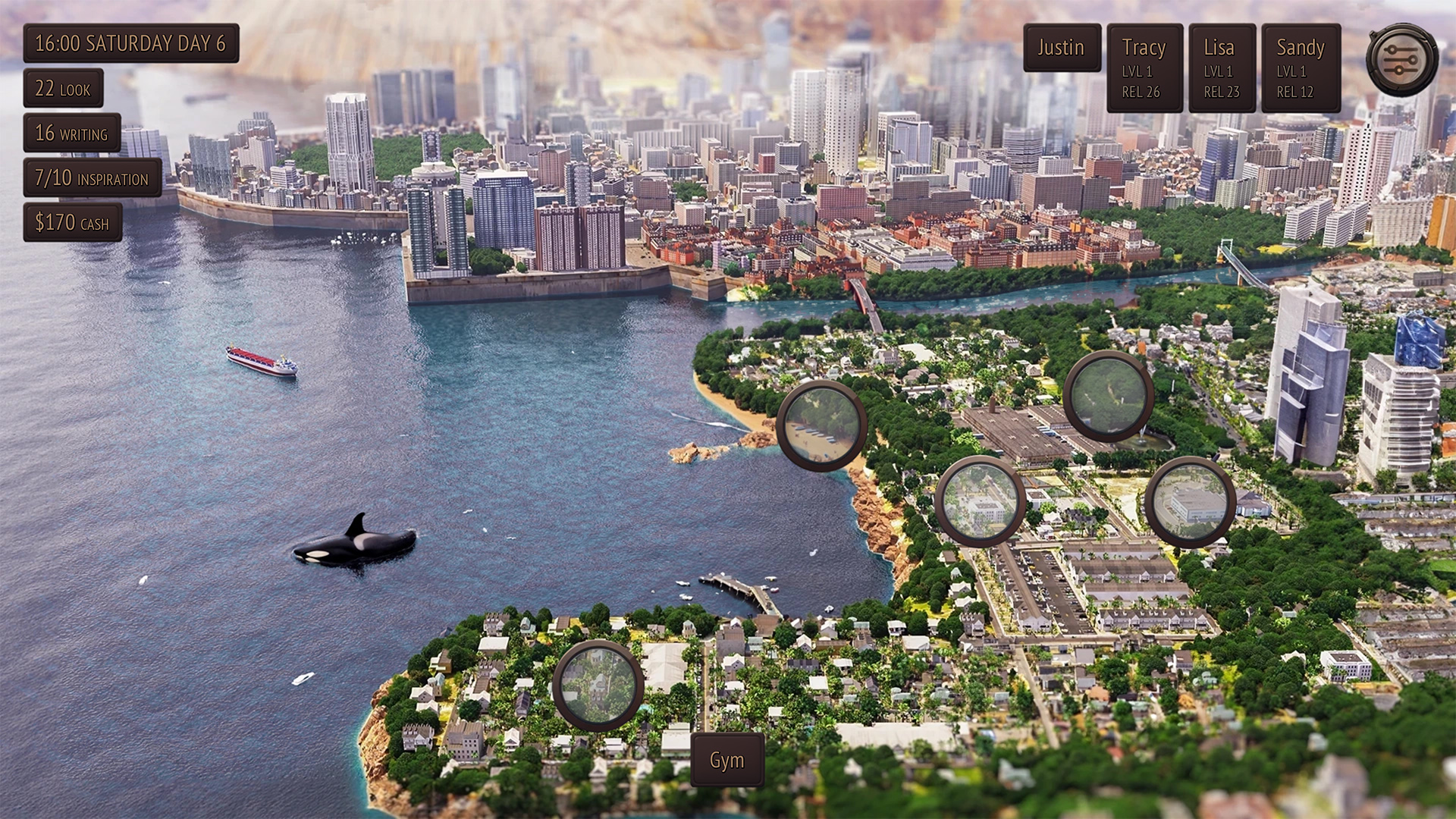Open Lisa's character button
This screenshot has height=819, width=1456.
(x=1222, y=68)
